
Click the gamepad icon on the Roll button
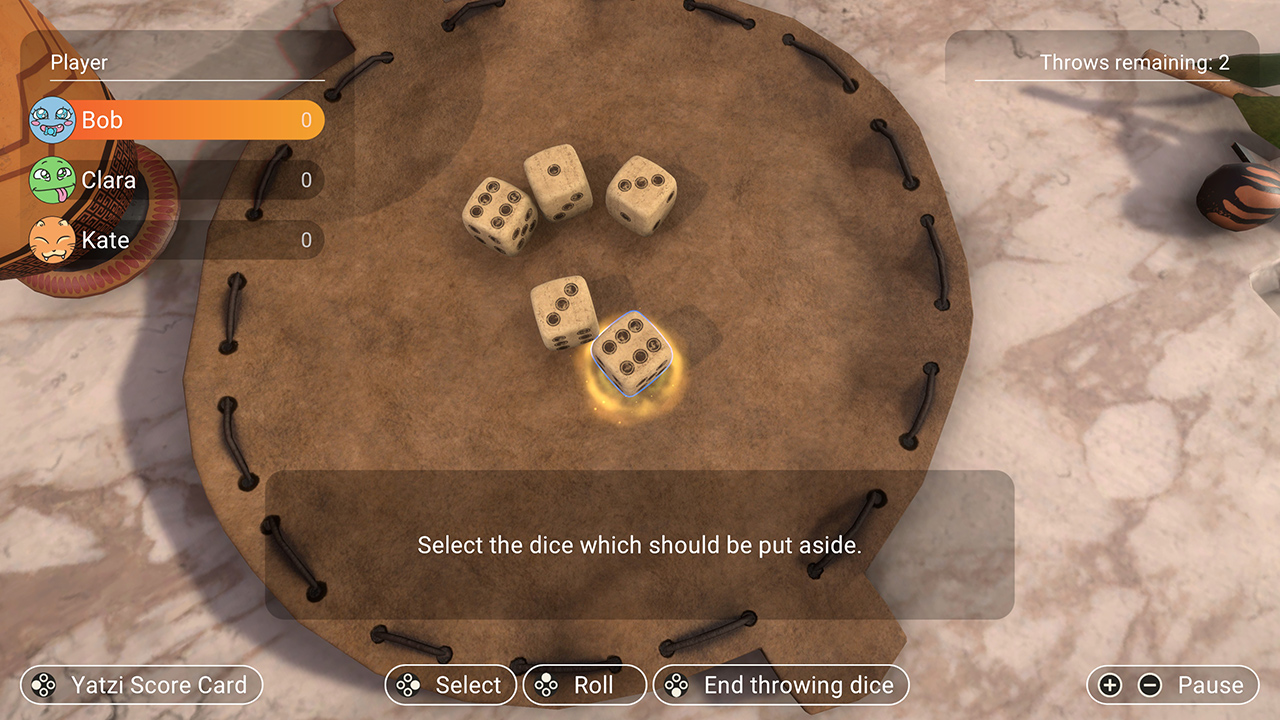coord(547,685)
